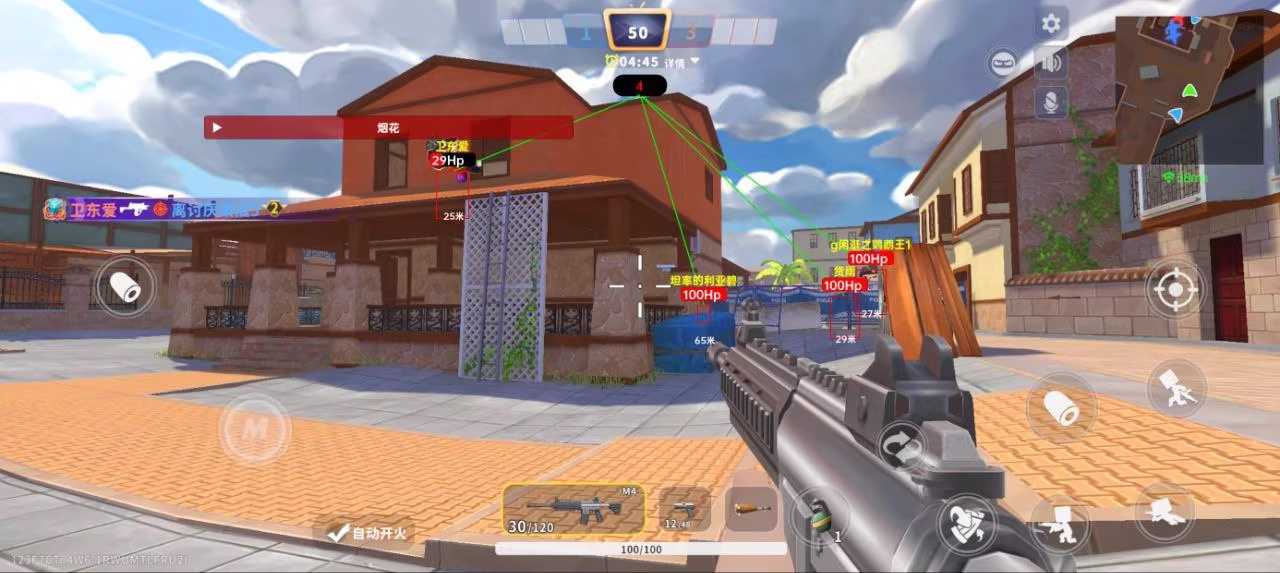
Task: Switch to the pistol weapon slot
Action: [685, 508]
